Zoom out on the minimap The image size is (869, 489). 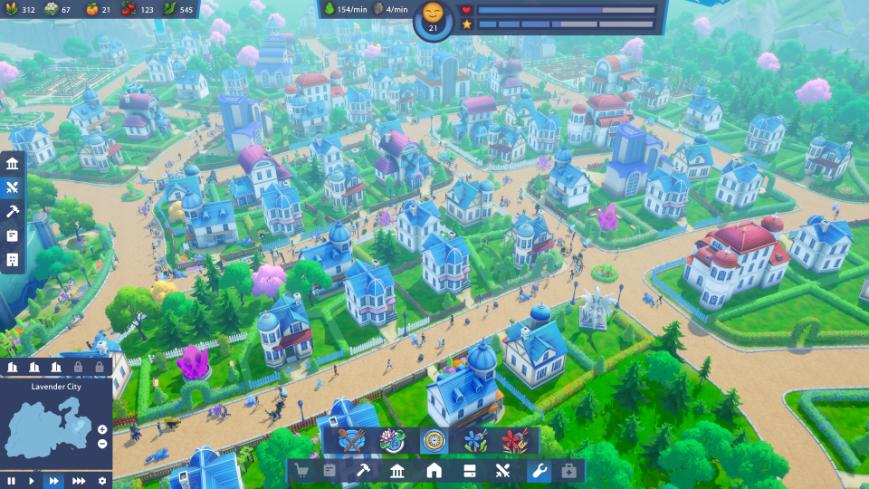tap(102, 443)
